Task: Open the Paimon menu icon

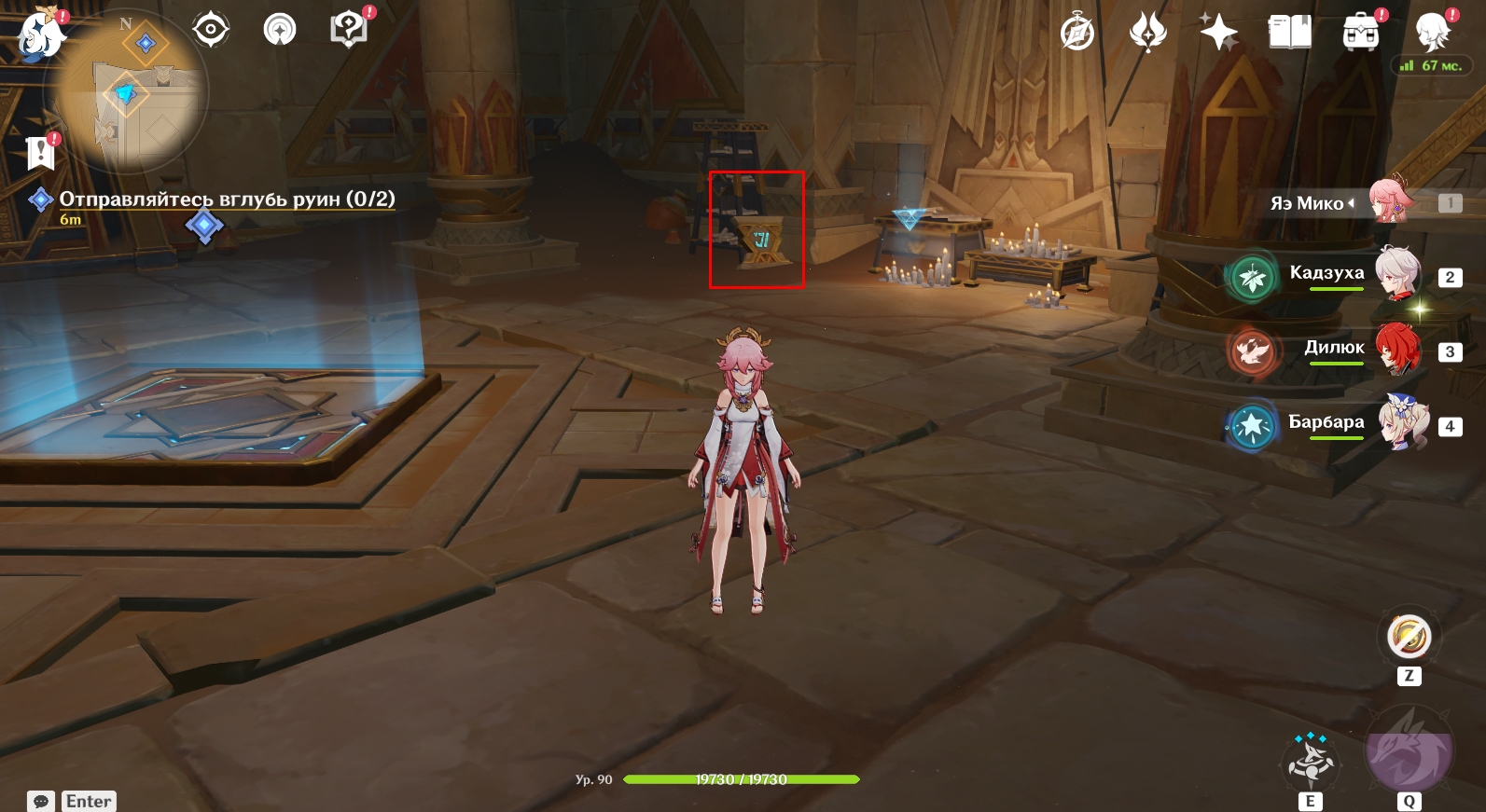Action: click(40, 35)
